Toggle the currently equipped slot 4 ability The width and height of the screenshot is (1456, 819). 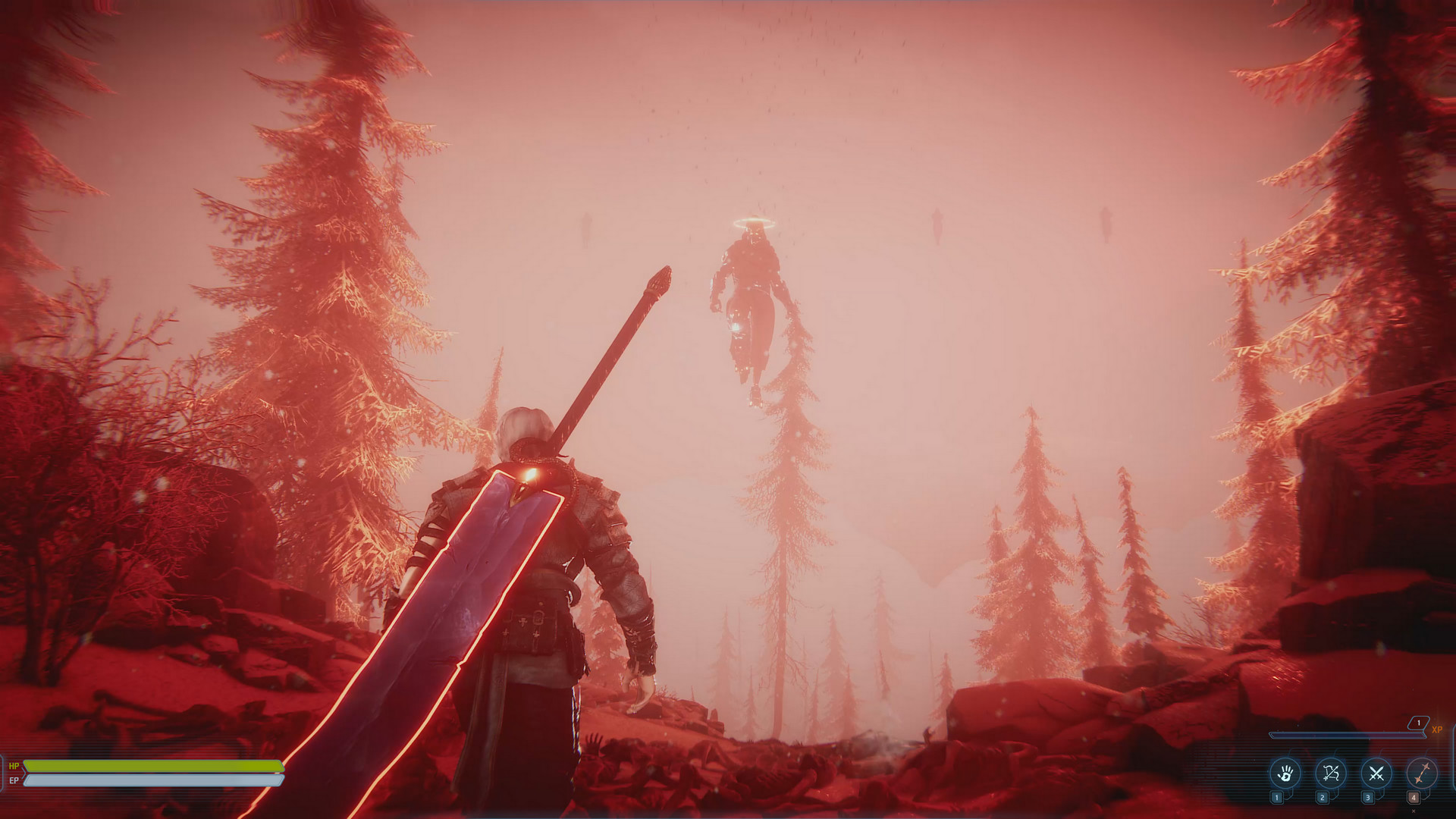[x=1423, y=774]
